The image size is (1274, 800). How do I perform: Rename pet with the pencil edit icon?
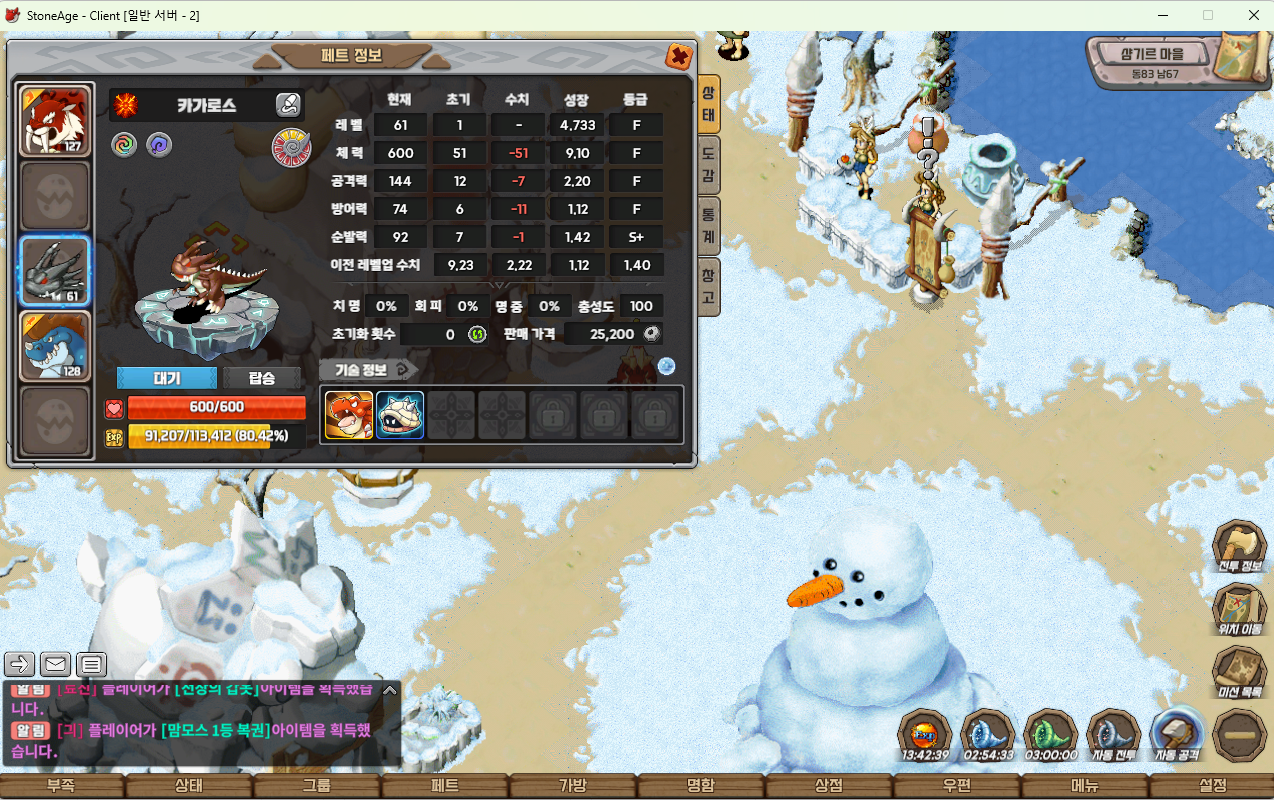point(288,104)
